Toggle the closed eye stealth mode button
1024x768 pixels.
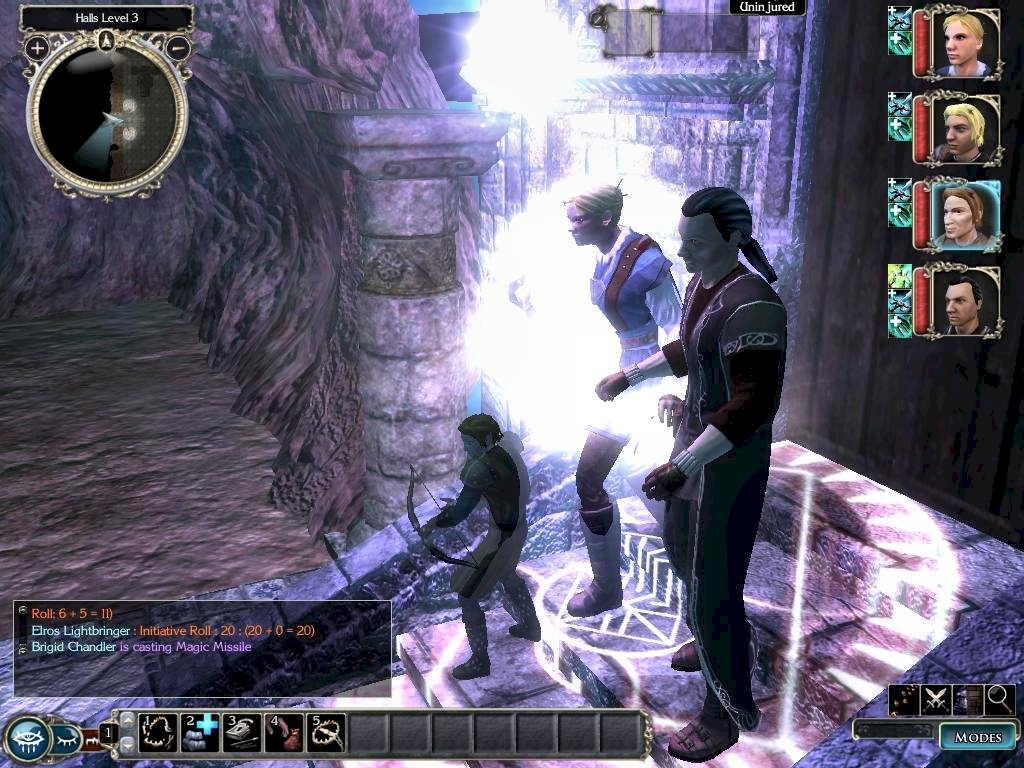(66, 740)
